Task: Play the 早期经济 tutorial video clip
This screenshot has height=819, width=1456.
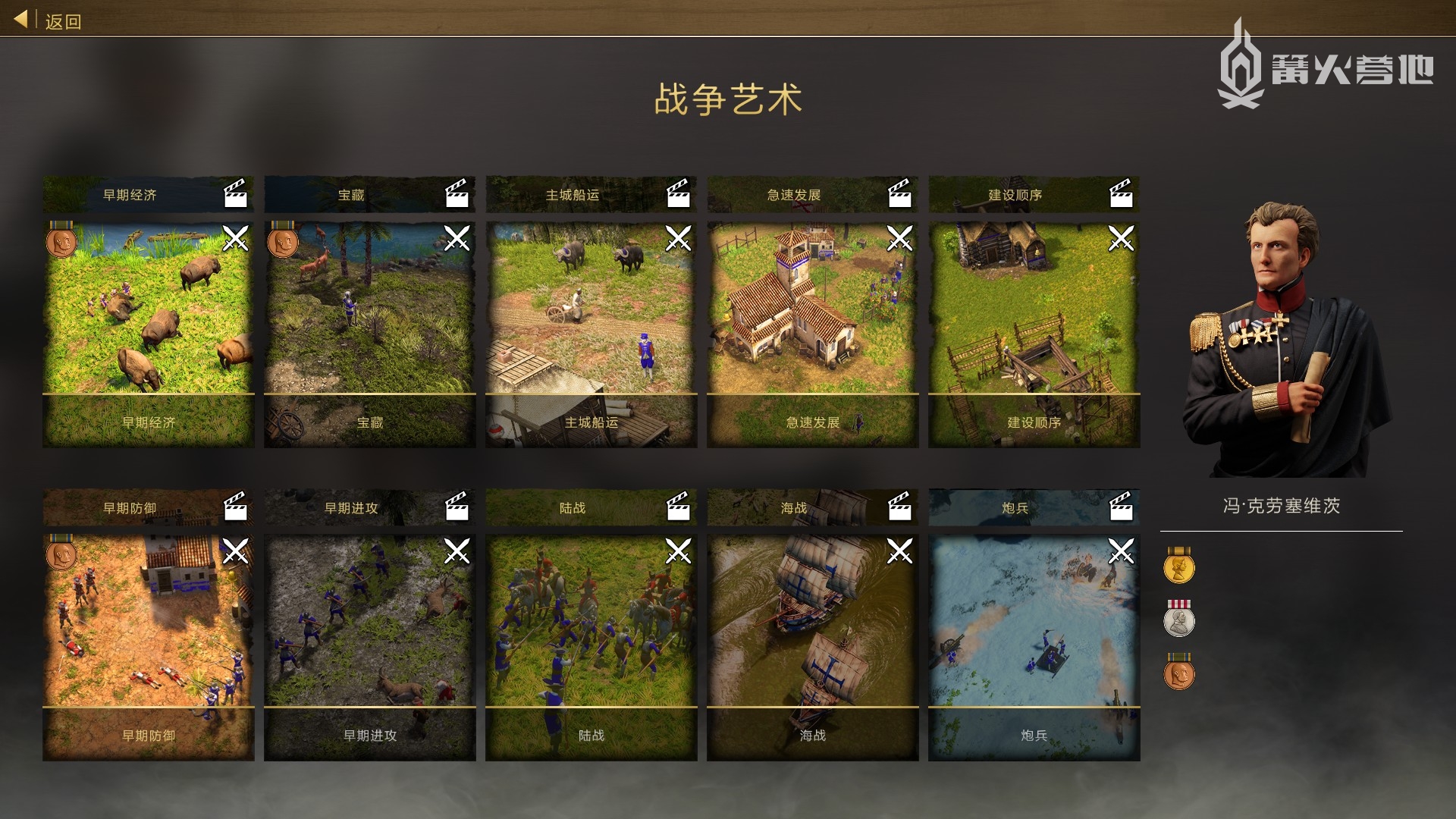Action: click(235, 195)
